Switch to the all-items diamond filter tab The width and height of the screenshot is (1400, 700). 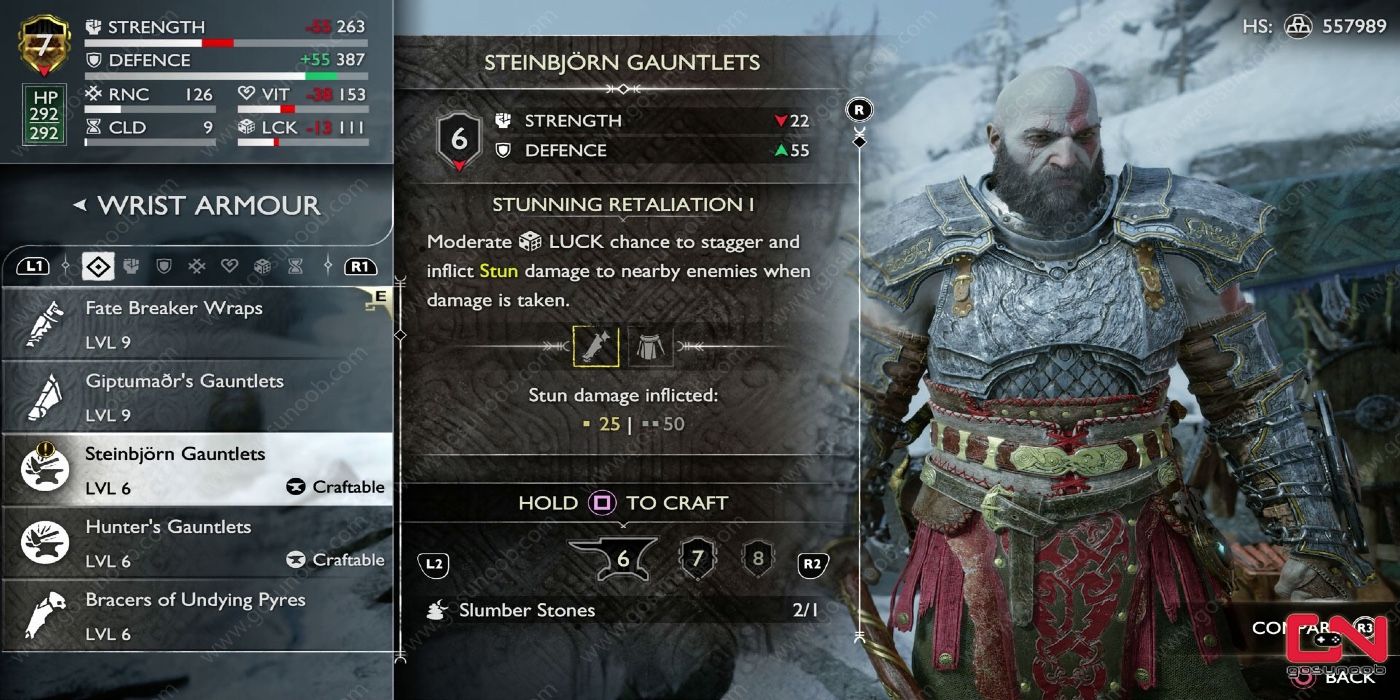[x=97, y=266]
